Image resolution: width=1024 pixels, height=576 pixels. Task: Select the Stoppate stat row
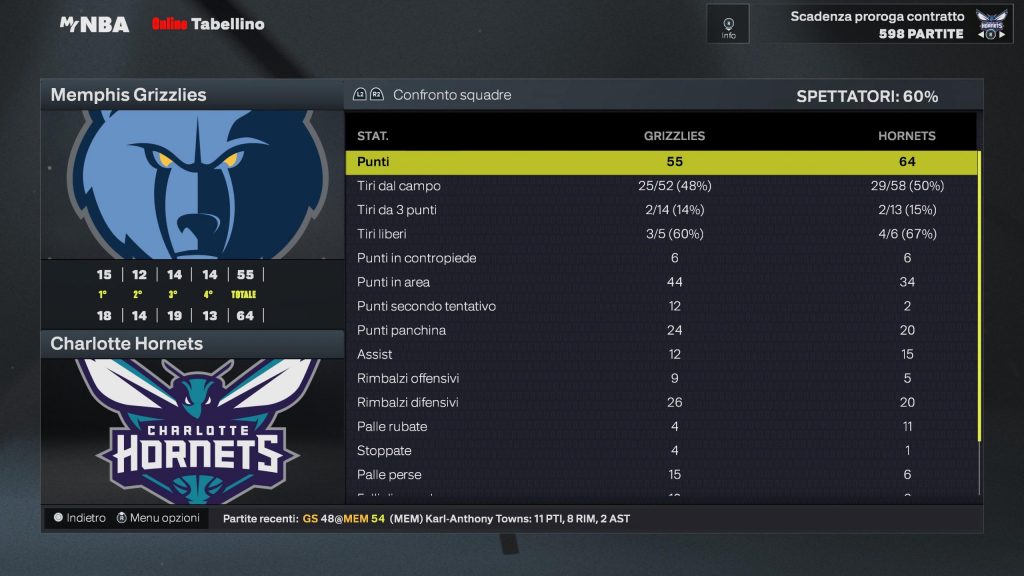pos(660,450)
